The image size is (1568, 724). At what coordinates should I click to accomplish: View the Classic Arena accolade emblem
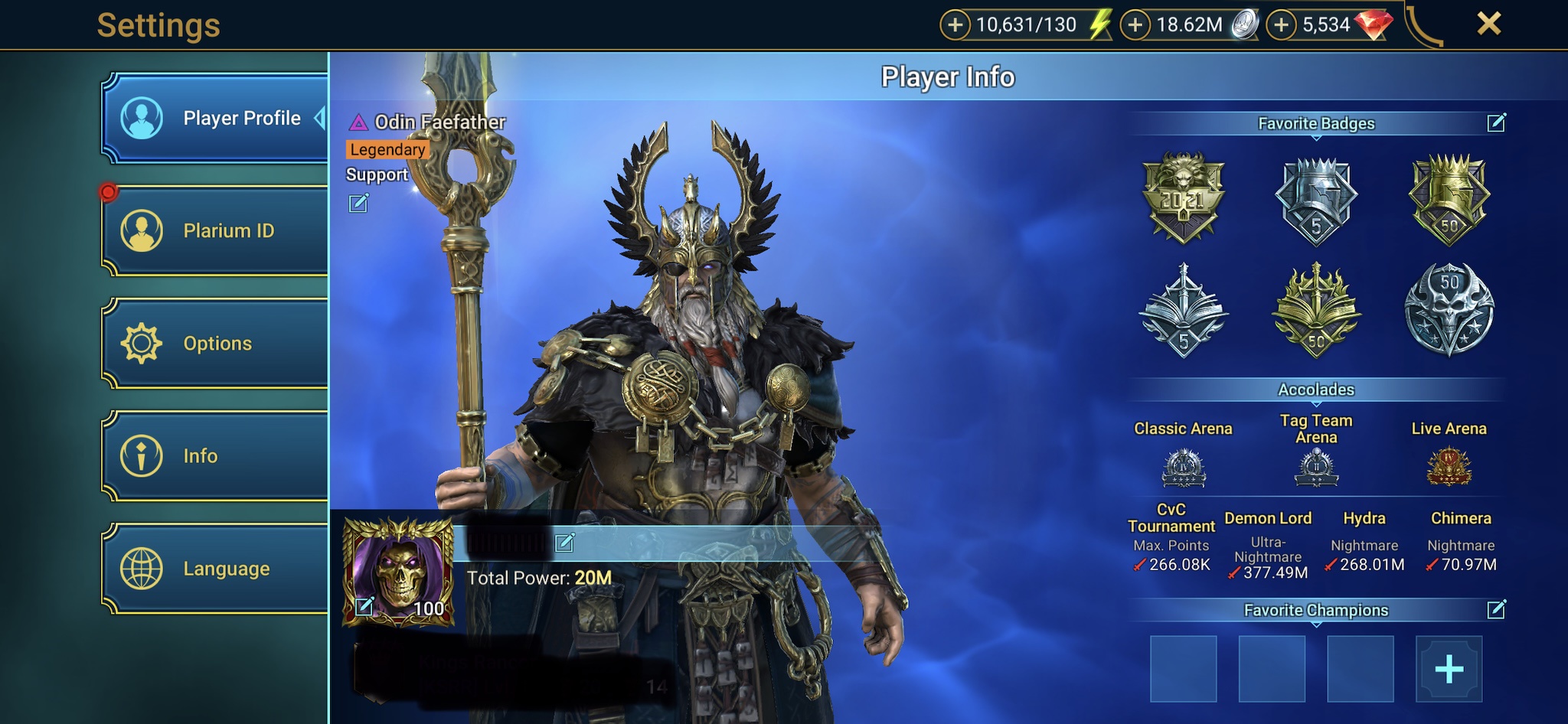[1183, 467]
